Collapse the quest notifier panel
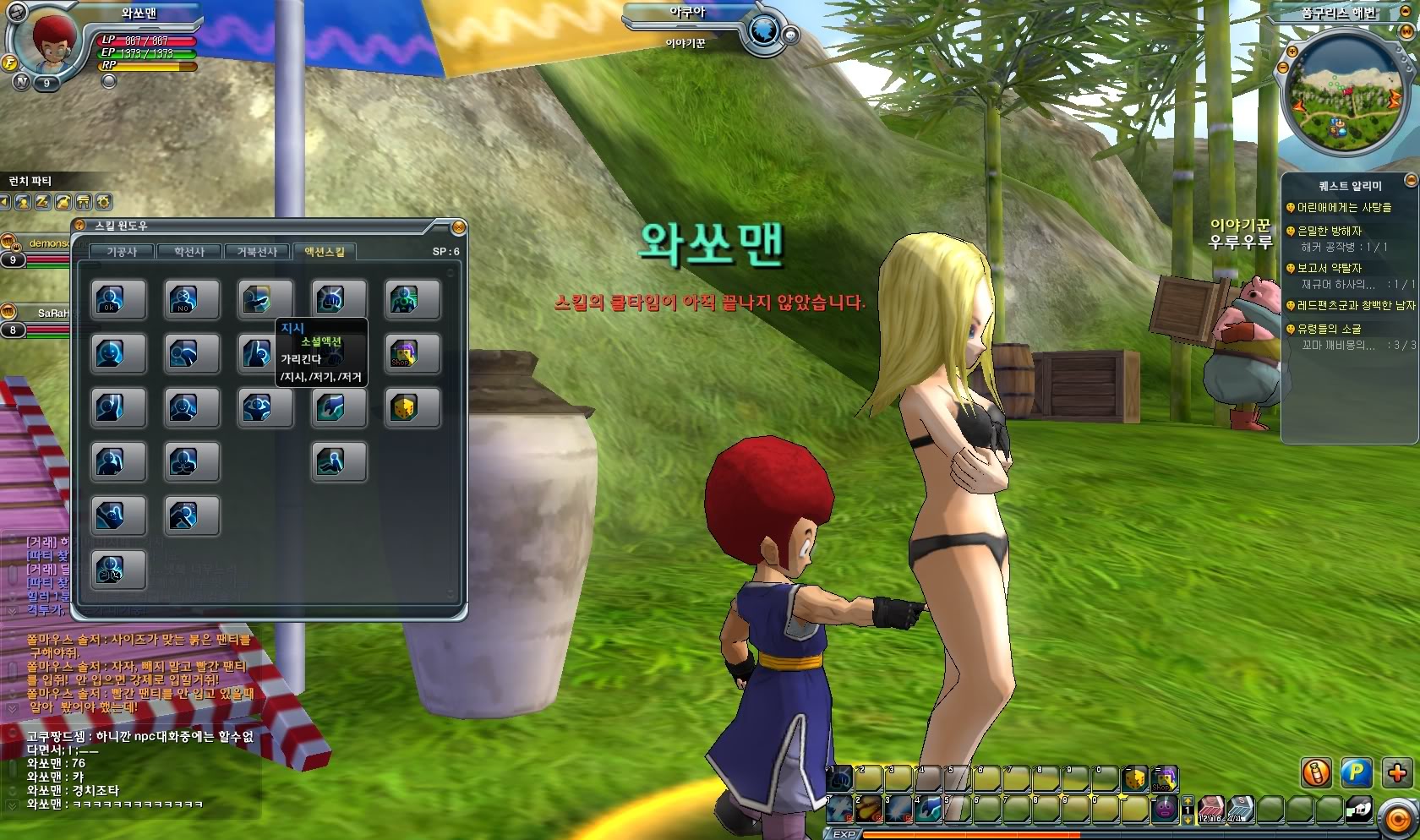This screenshot has height=840, width=1420. point(1410,181)
